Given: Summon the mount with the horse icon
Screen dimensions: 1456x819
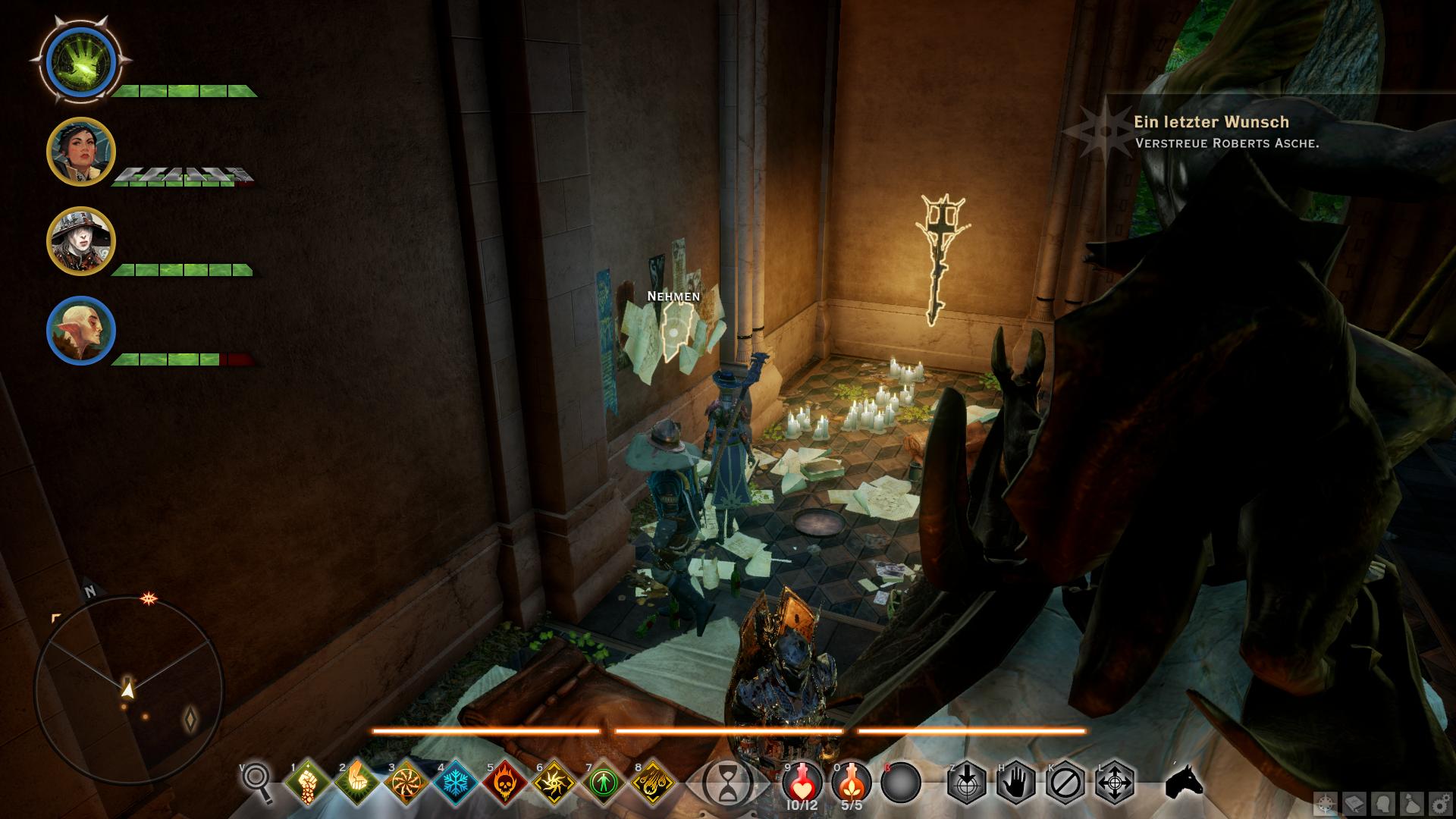Looking at the screenshot, I should pyautogui.click(x=1185, y=781).
